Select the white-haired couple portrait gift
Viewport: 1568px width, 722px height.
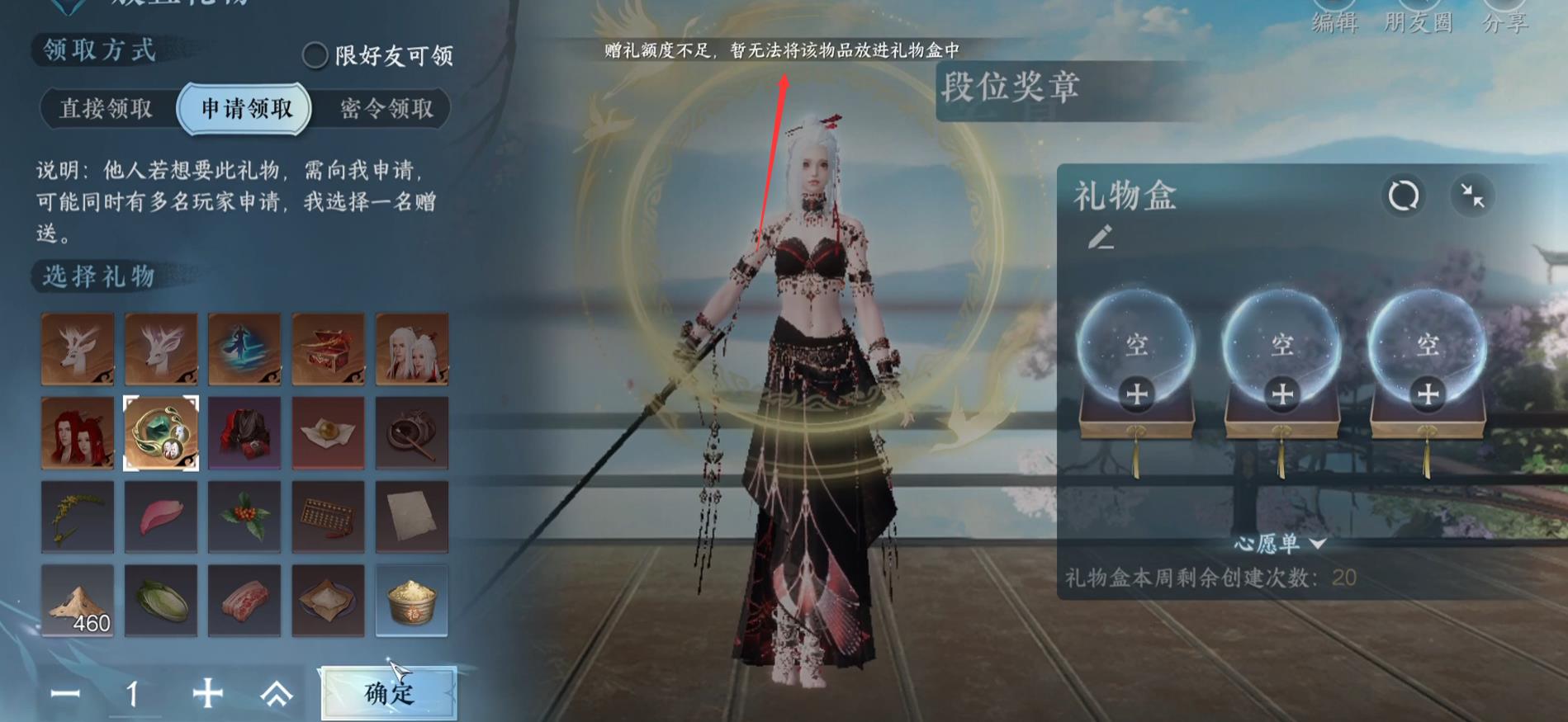[x=410, y=349]
